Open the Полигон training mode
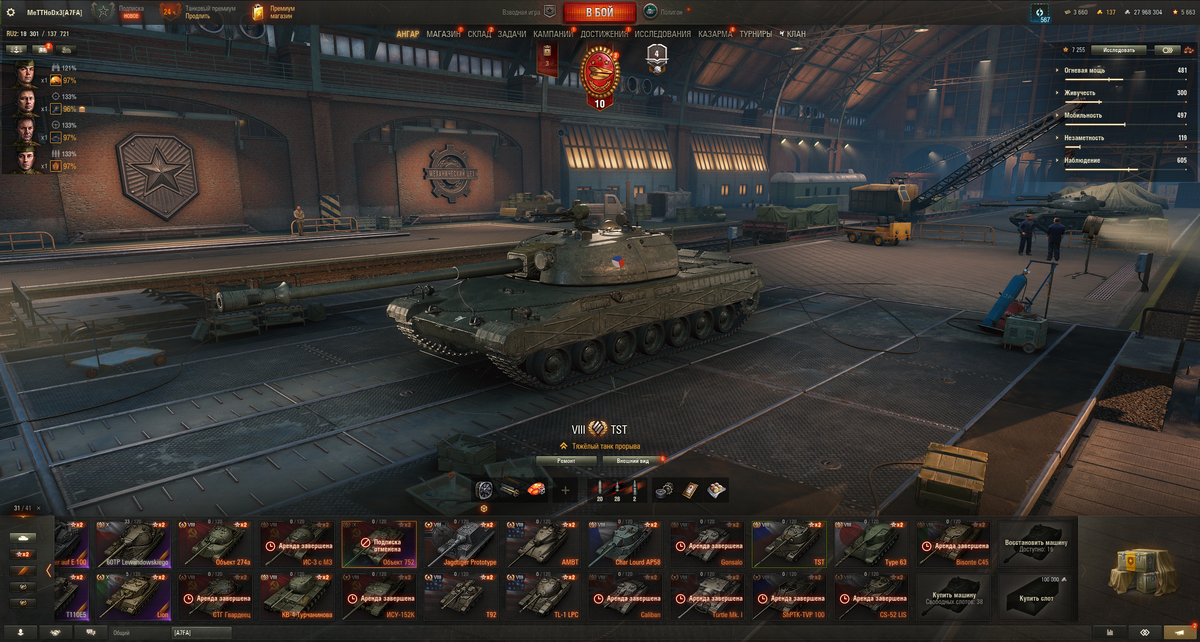 663,12
